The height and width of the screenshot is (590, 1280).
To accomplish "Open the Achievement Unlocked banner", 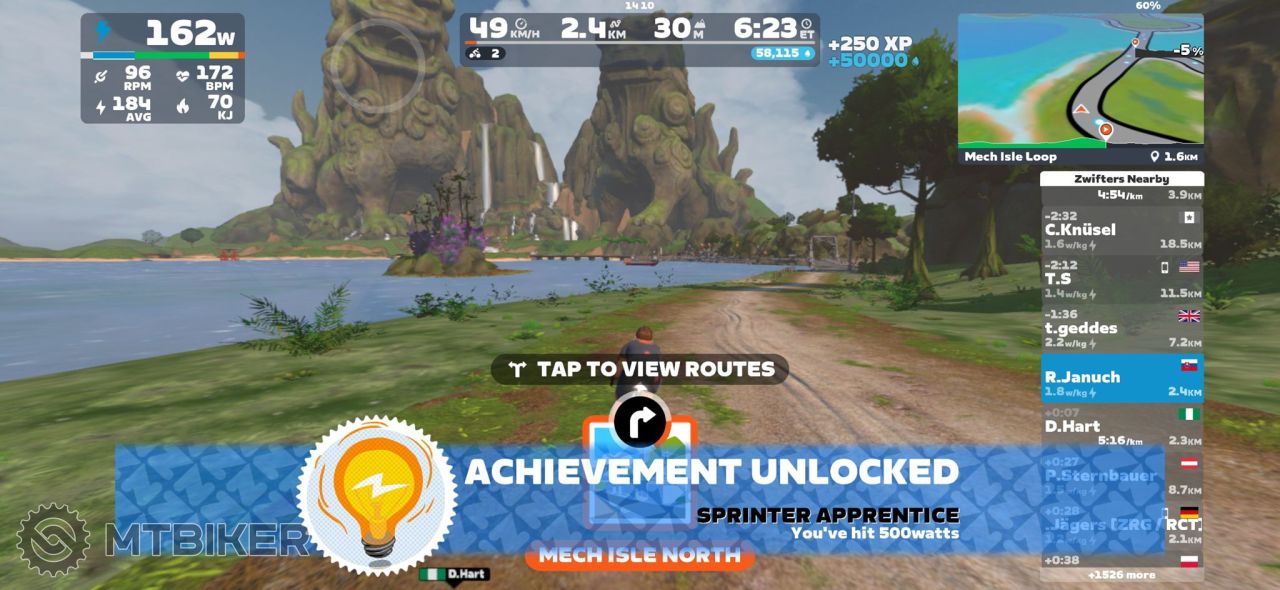I will point(710,472).
